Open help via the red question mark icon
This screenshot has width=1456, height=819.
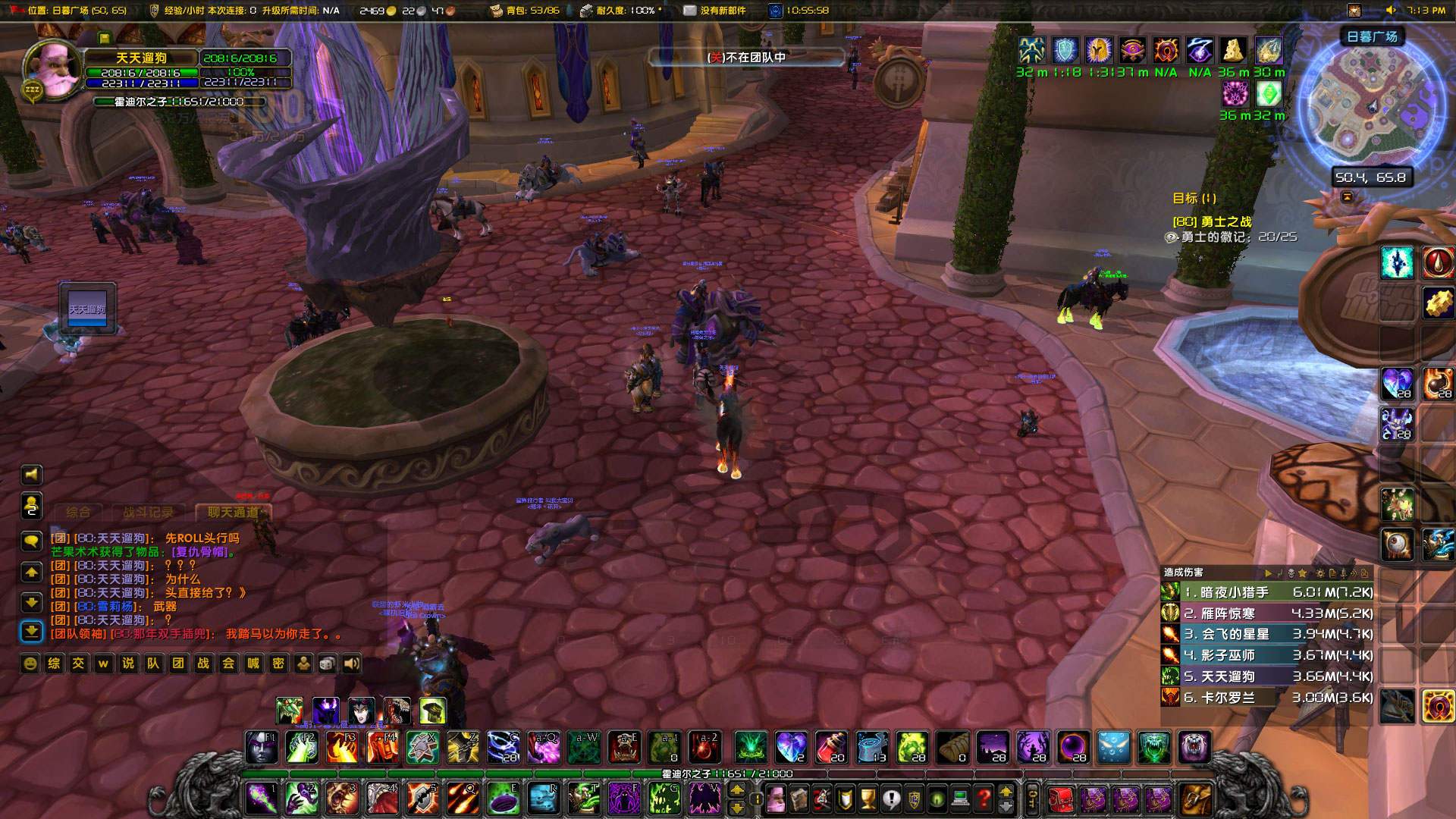click(x=984, y=799)
